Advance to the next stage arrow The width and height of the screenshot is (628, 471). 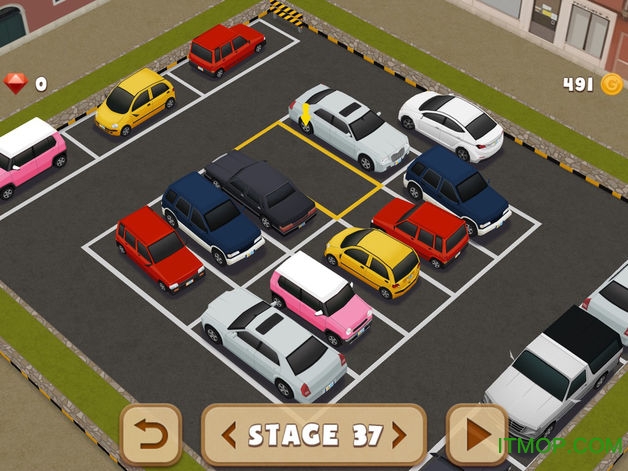tap(399, 435)
